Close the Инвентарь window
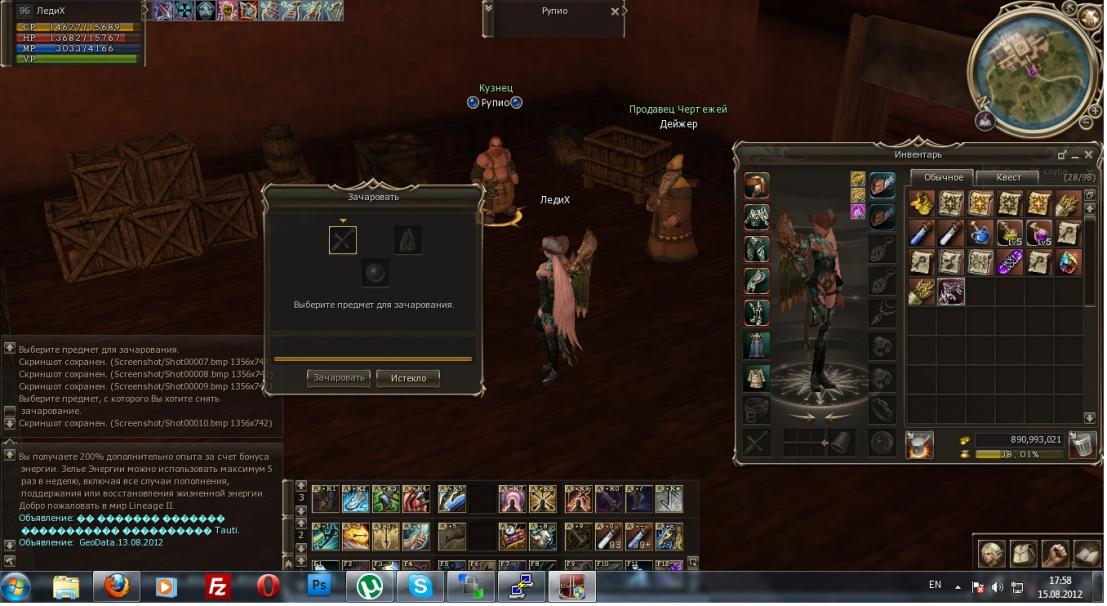Viewport: 1107px width, 606px height. click(x=1086, y=155)
